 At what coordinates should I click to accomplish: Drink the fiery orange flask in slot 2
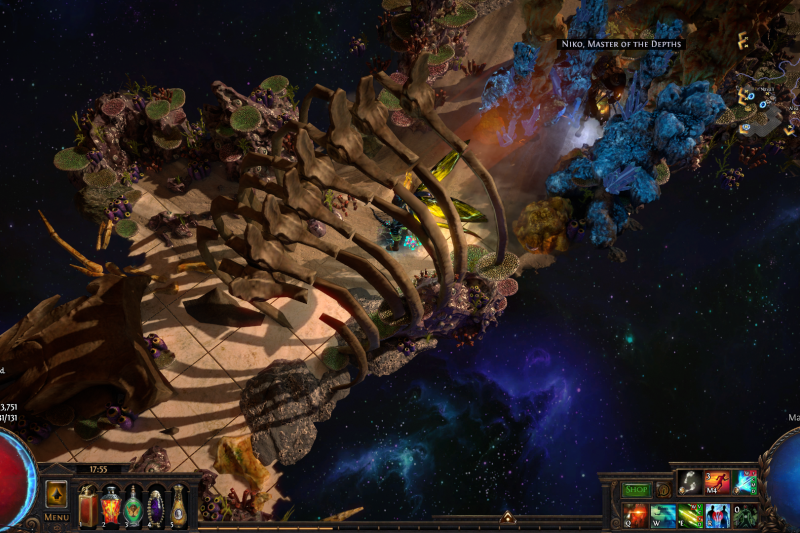tap(110, 506)
